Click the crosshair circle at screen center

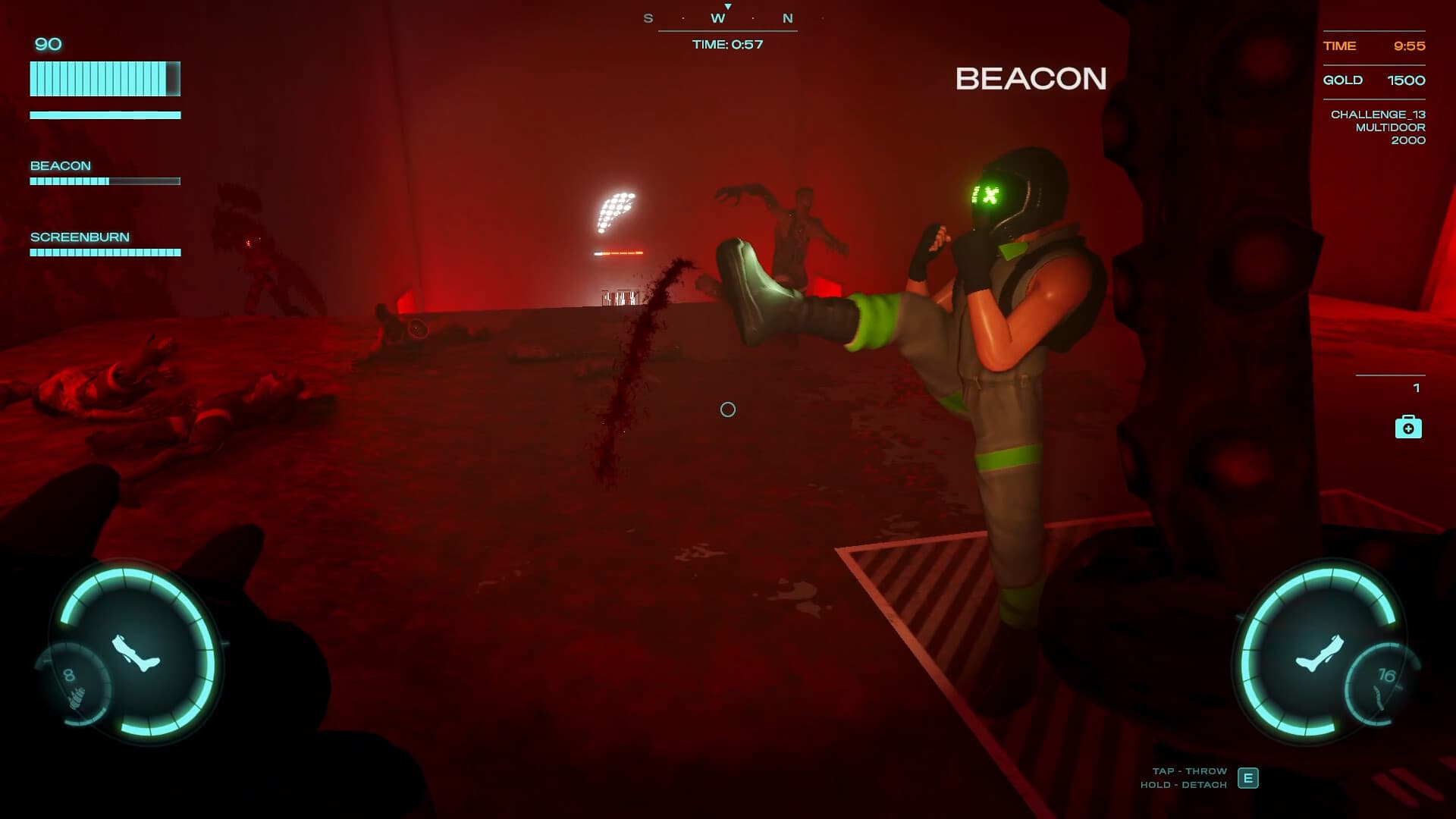point(728,409)
